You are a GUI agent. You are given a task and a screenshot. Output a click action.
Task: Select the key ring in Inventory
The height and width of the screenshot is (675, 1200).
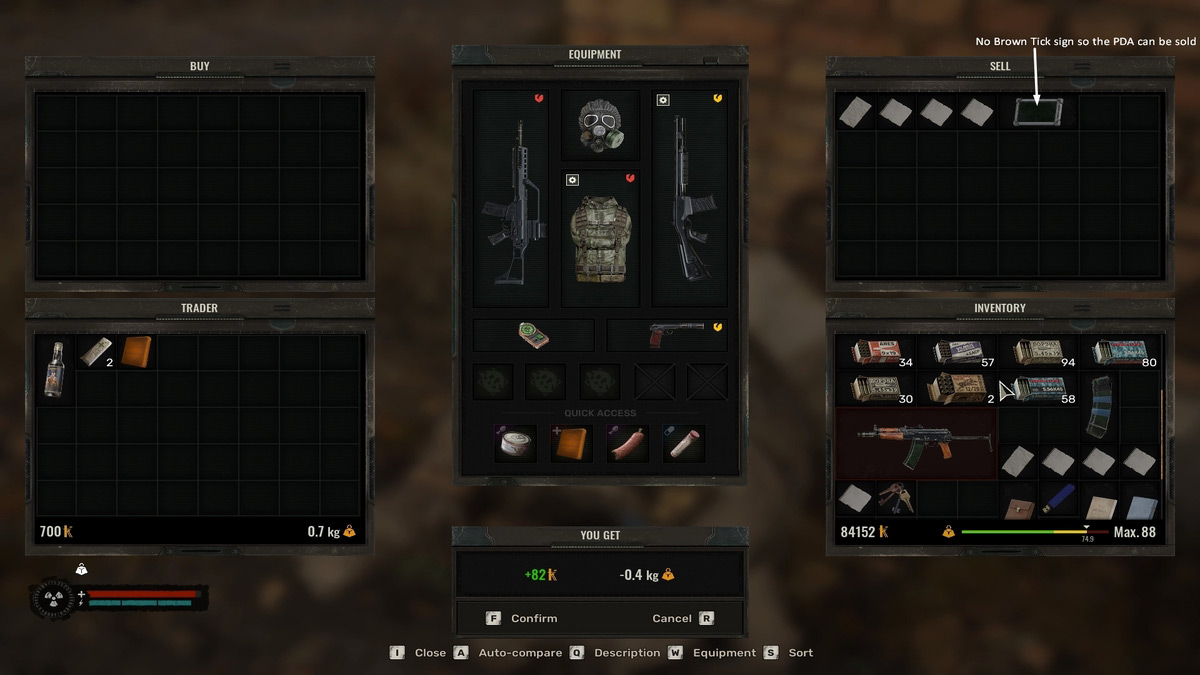(894, 496)
